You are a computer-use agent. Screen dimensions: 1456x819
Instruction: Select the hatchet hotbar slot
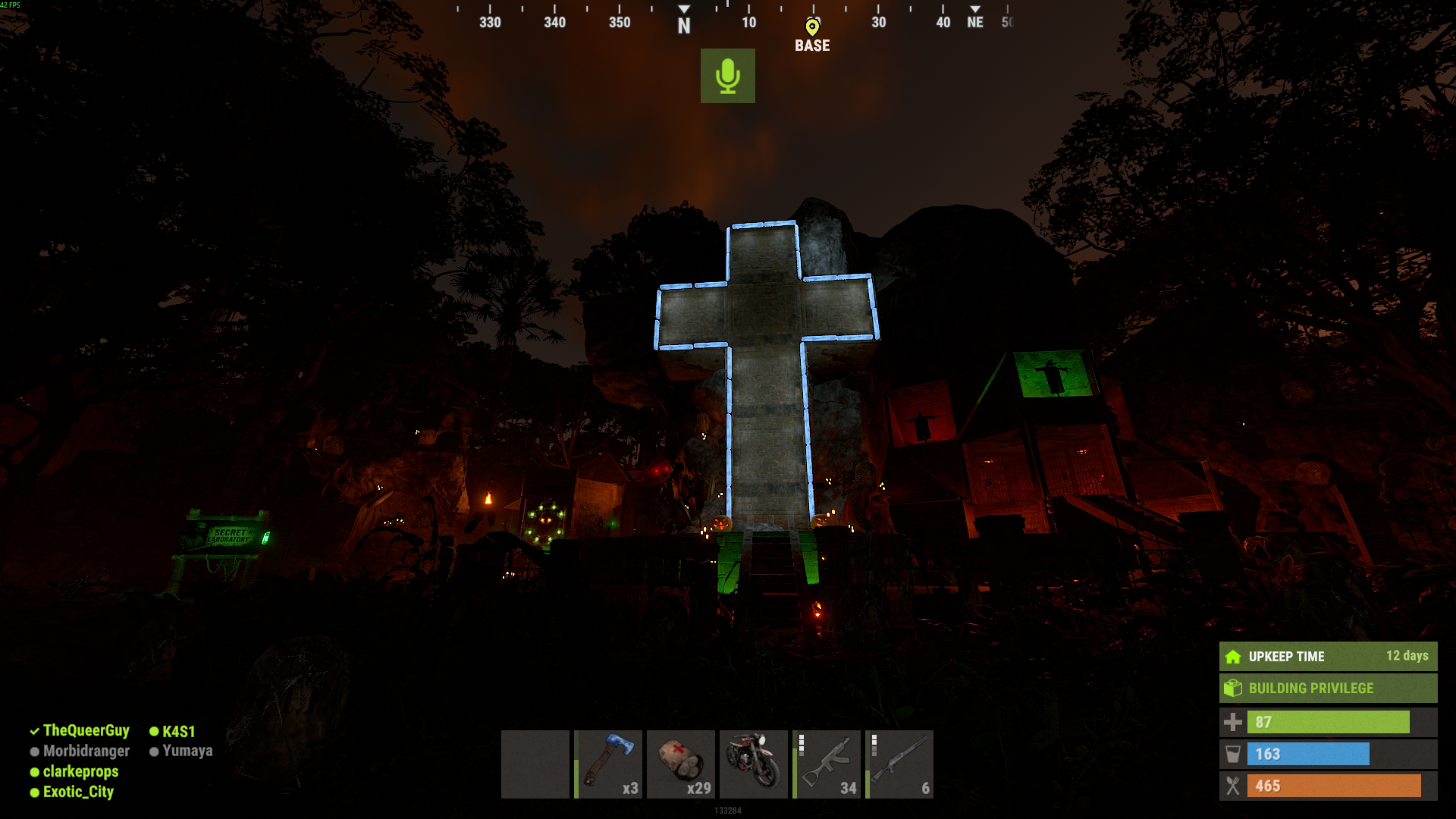click(608, 764)
